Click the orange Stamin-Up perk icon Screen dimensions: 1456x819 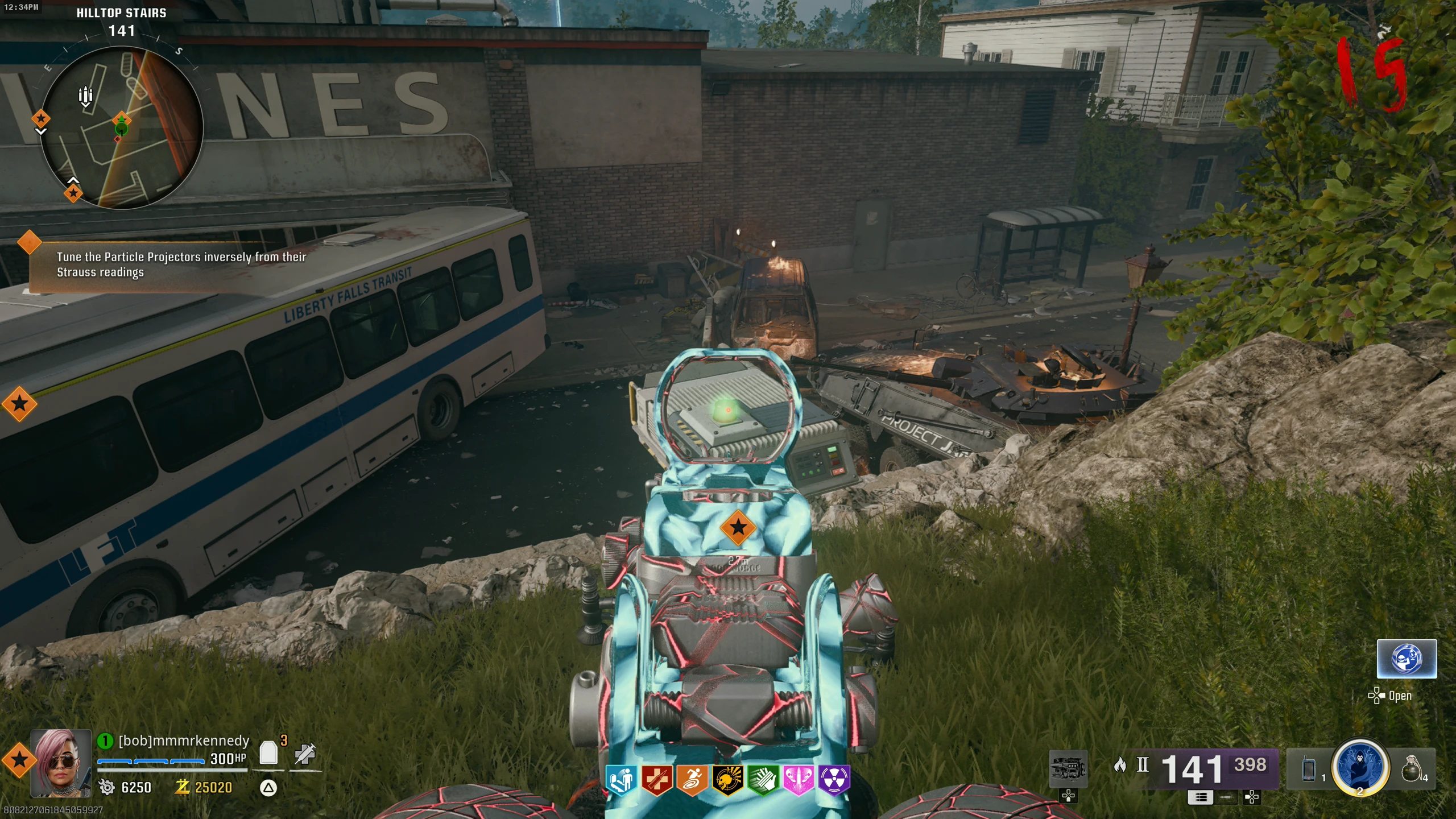click(692, 780)
